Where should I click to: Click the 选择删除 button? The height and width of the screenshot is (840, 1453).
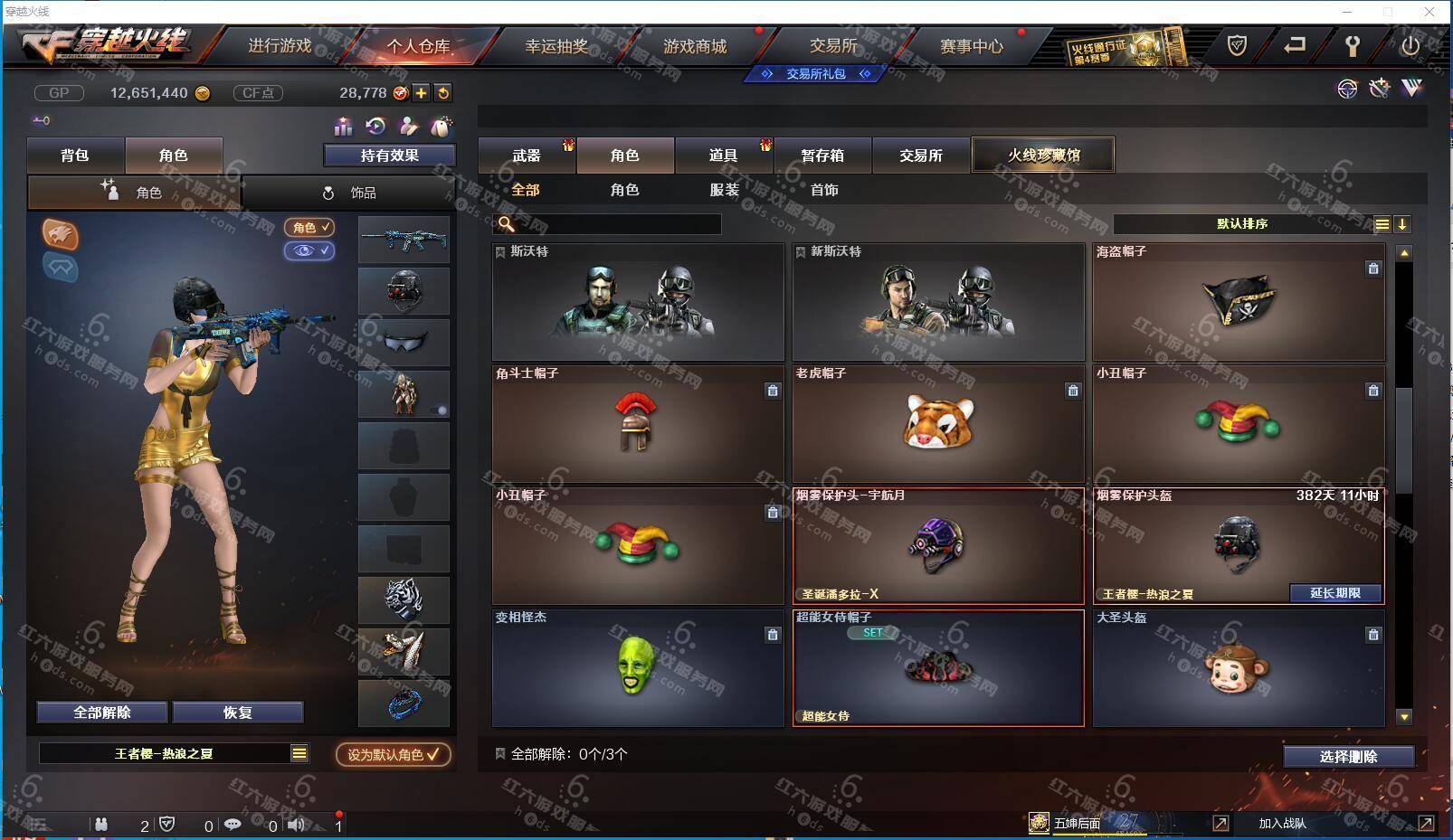pyautogui.click(x=1348, y=757)
